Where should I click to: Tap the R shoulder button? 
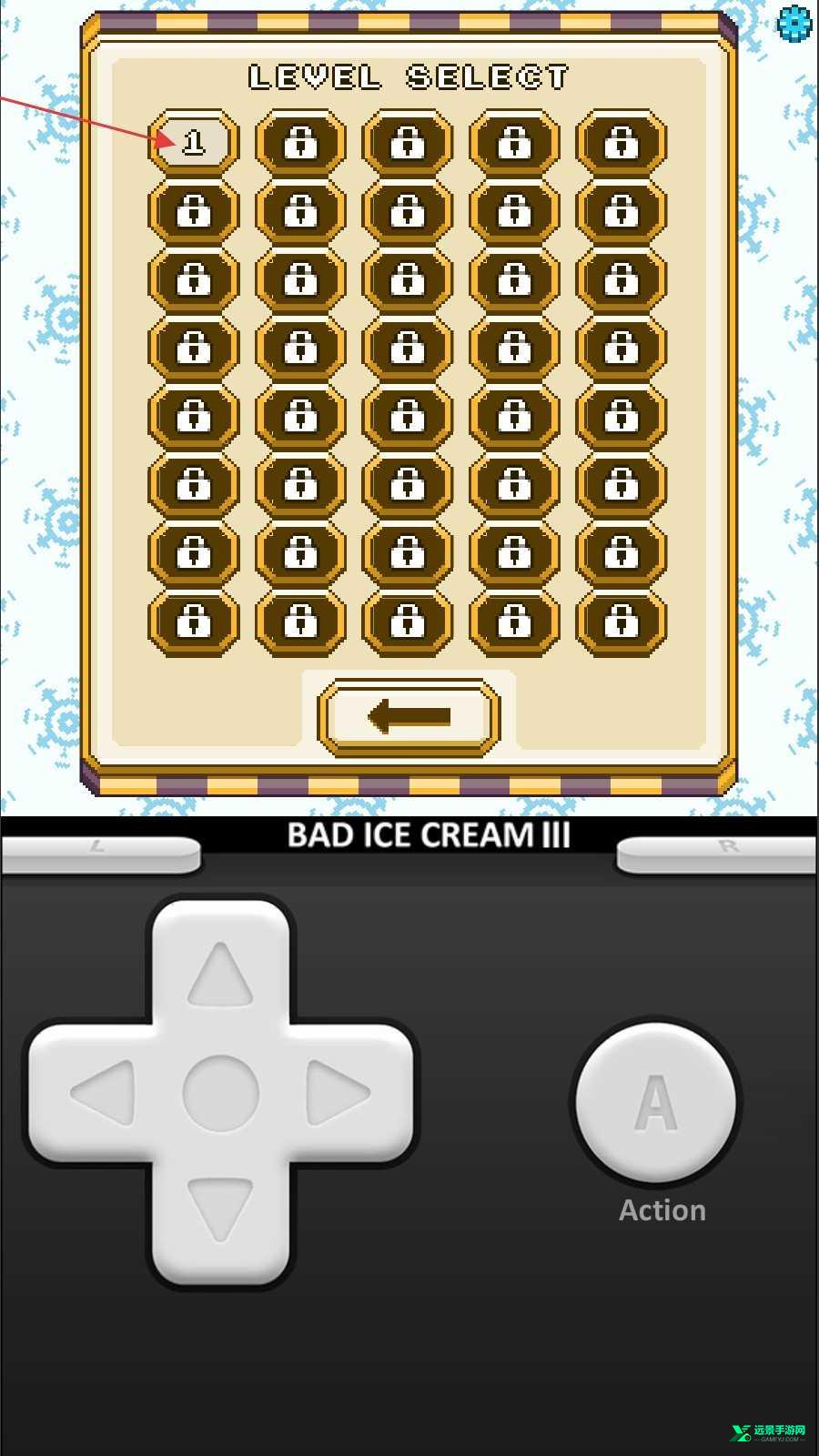(x=719, y=854)
